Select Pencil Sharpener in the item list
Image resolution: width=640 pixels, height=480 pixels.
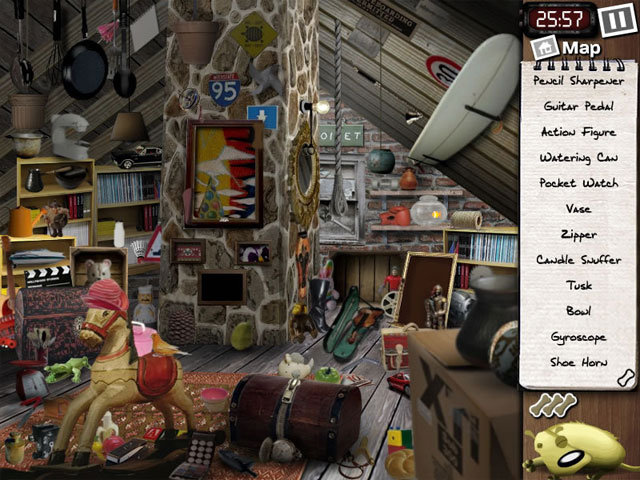click(x=579, y=80)
